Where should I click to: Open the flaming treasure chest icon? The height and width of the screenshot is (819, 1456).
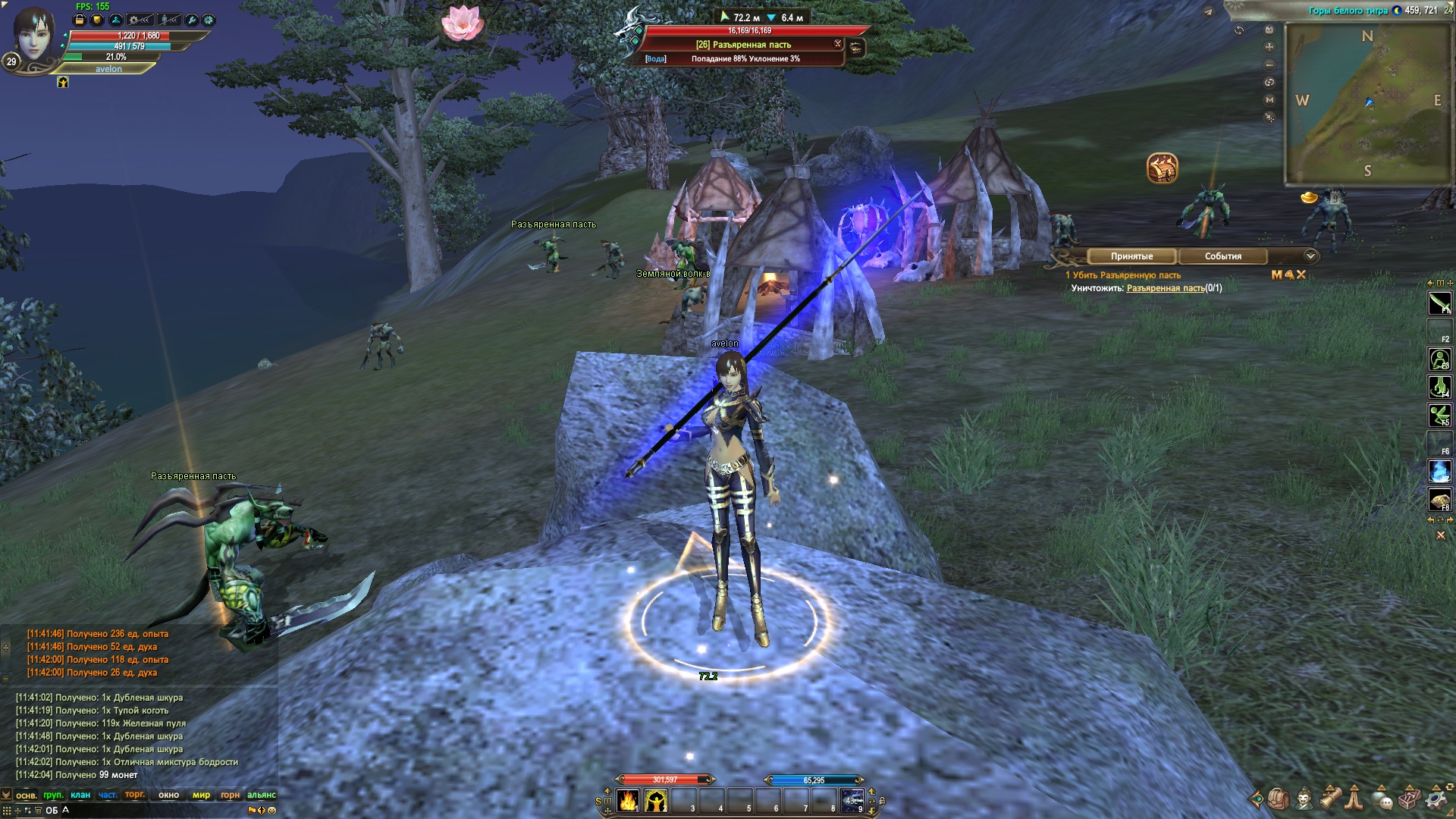1162,168
